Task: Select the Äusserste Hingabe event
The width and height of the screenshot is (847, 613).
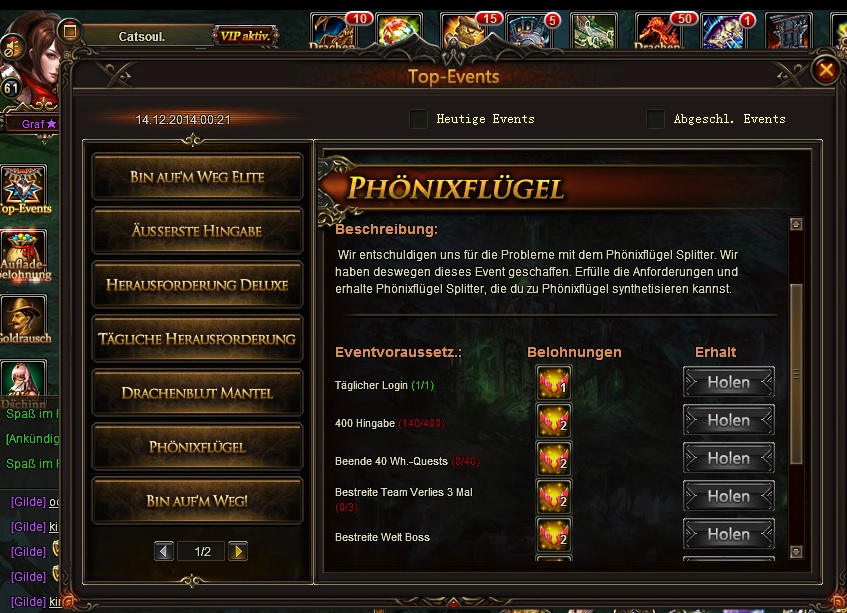Action: [197, 231]
